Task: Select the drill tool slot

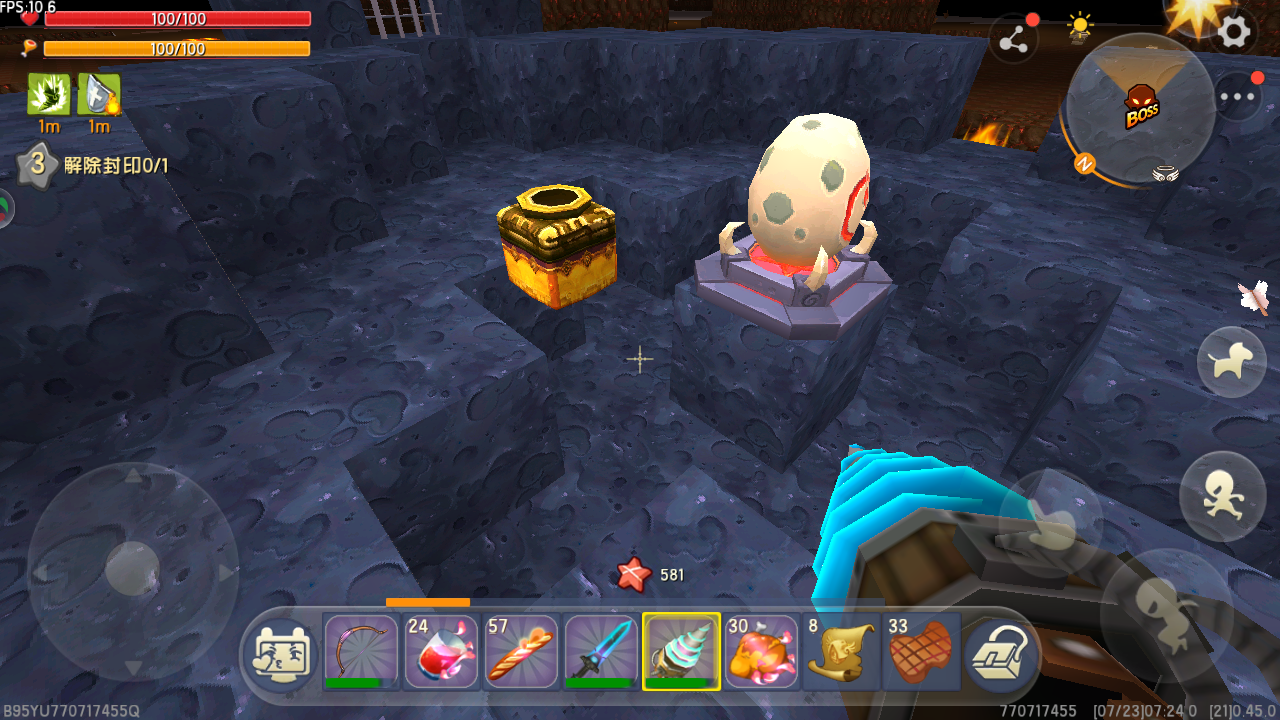Action: coord(681,651)
